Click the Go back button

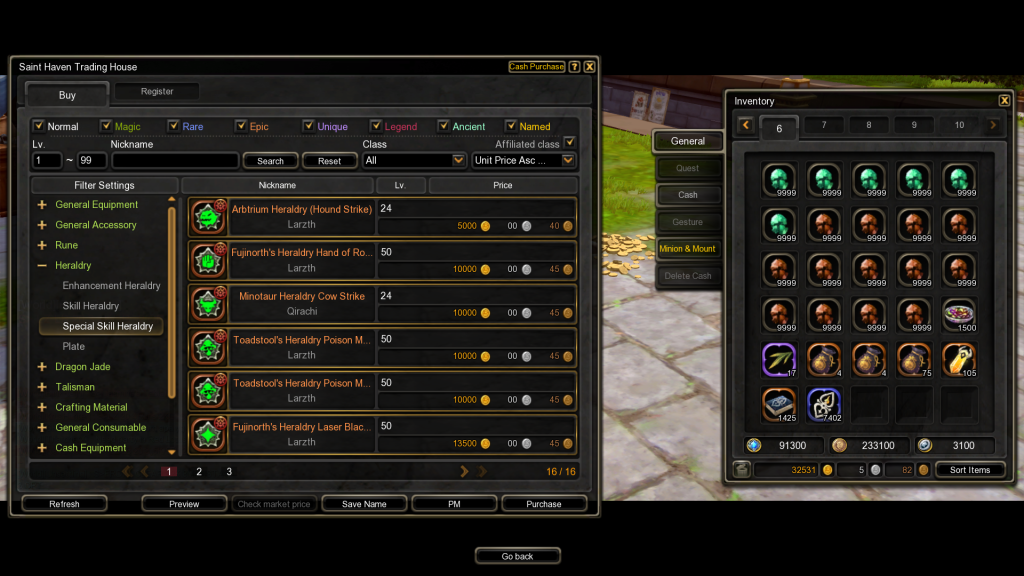pos(517,556)
